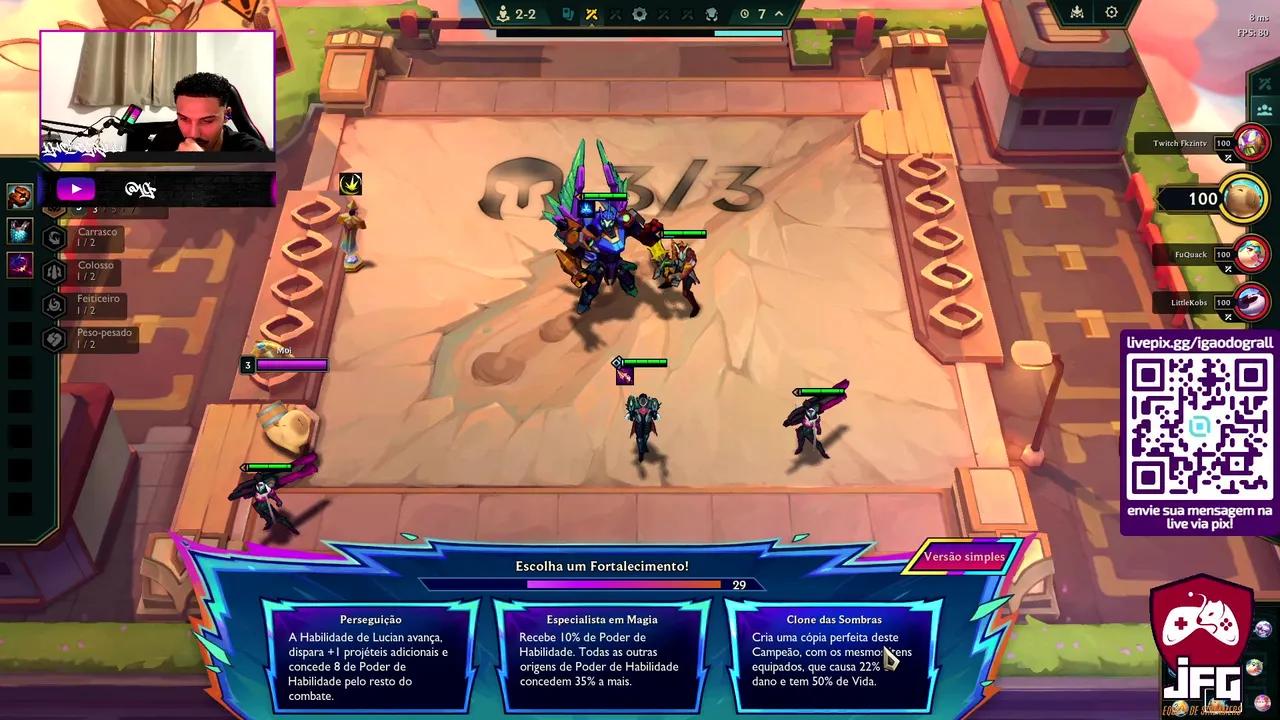Click the purple play button overlay
This screenshot has width=1280, height=720.
(x=75, y=189)
